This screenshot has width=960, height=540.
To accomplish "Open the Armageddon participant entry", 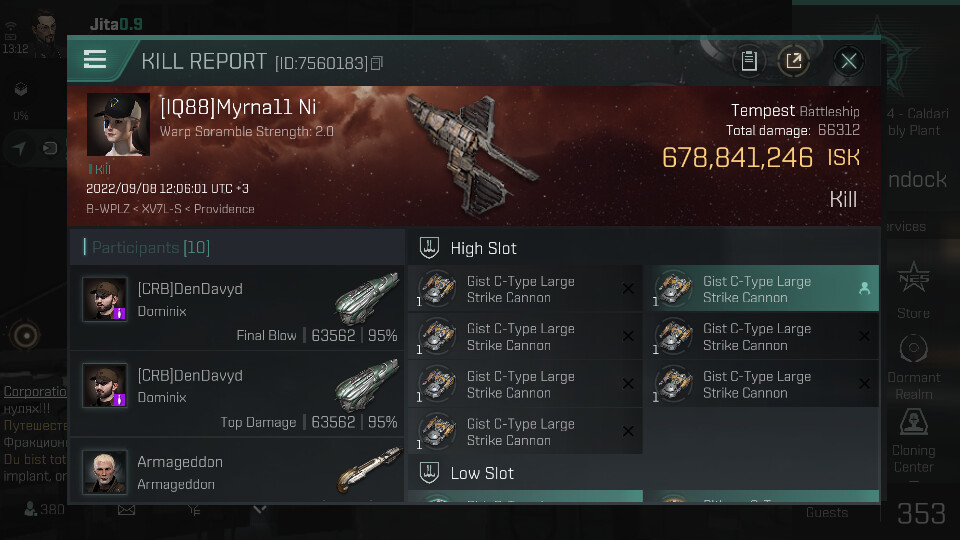I will coord(237,473).
